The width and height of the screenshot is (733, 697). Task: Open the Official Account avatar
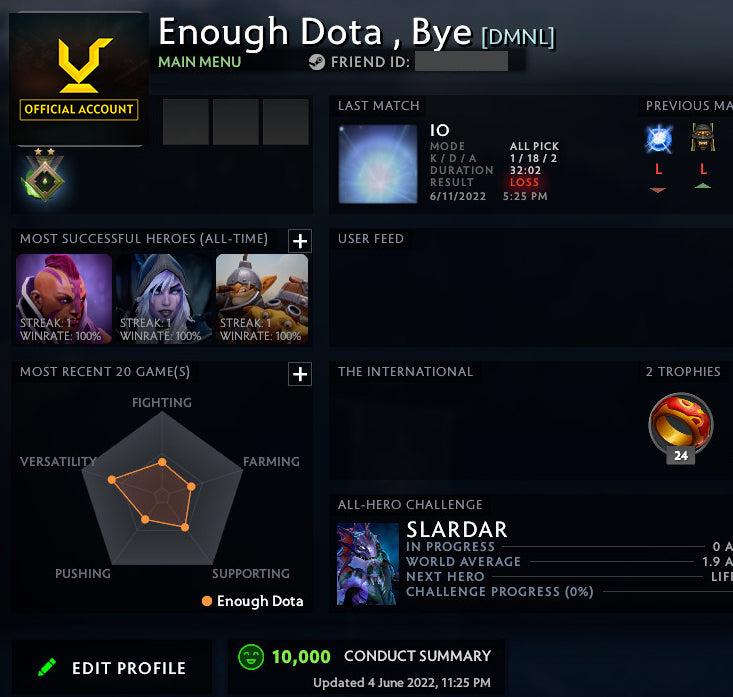coord(79,80)
